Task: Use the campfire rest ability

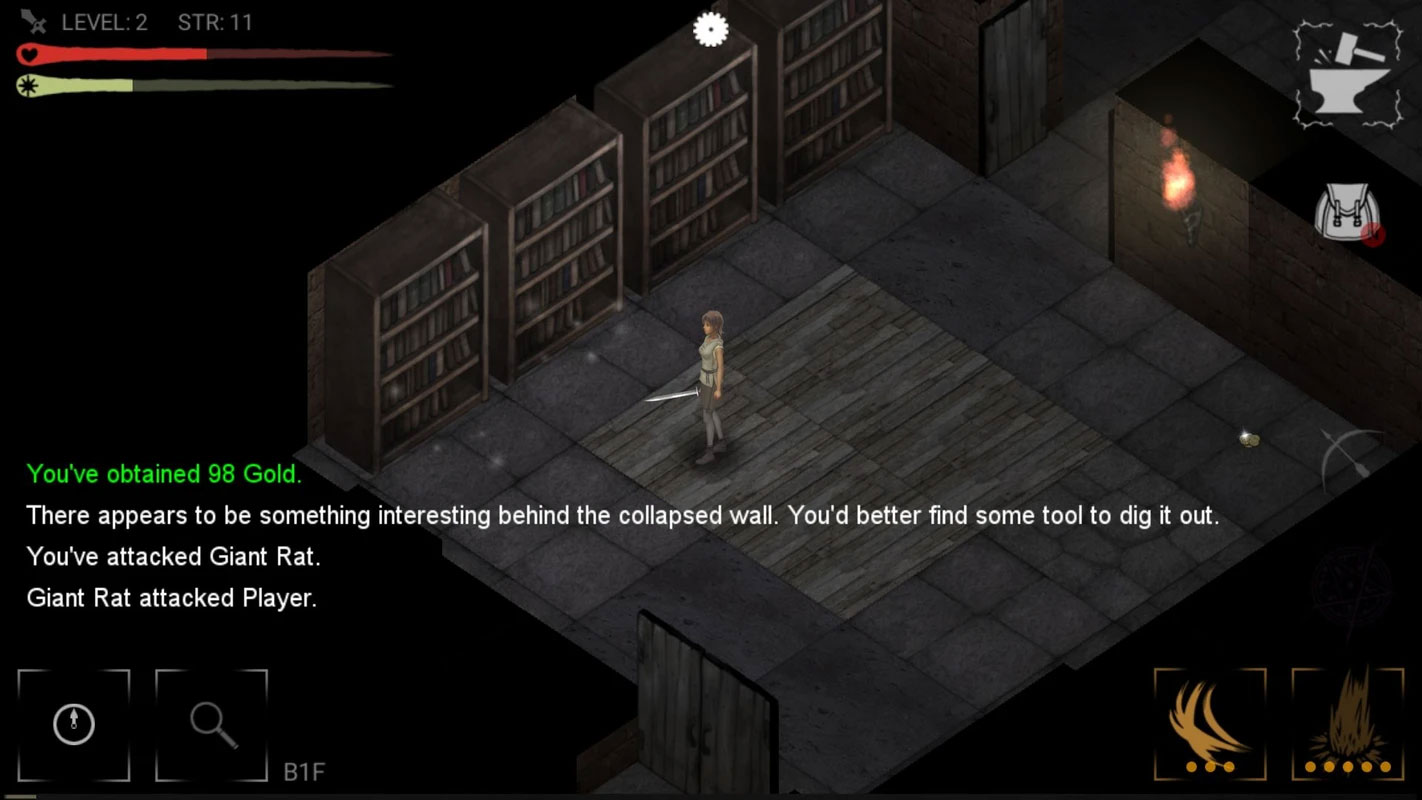Action: click(x=1348, y=724)
